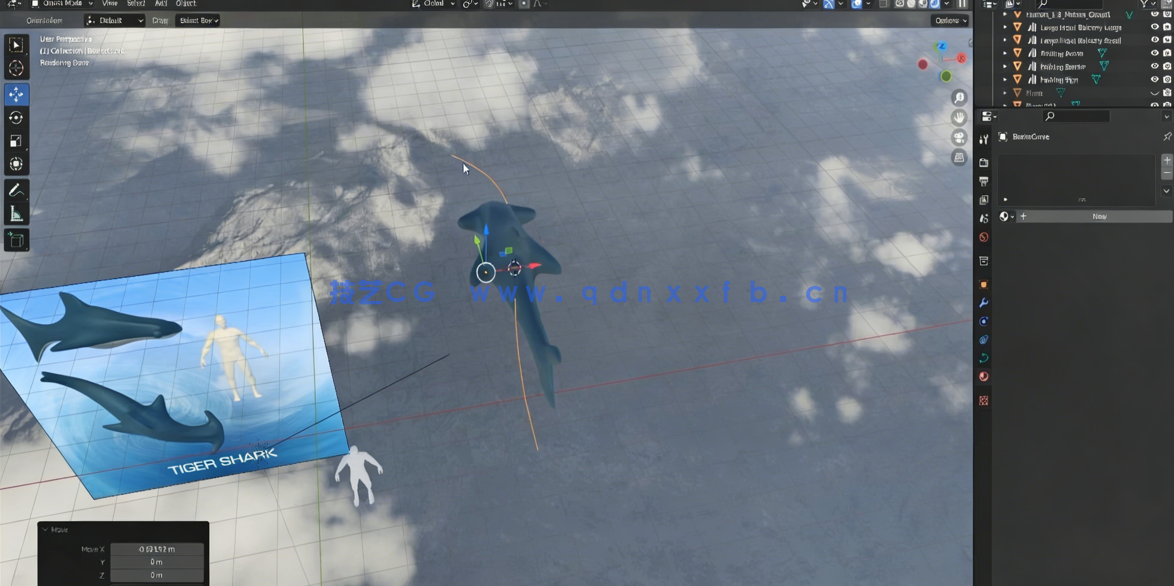Open the View menu in header
This screenshot has width=1174, height=586.
[x=110, y=4]
